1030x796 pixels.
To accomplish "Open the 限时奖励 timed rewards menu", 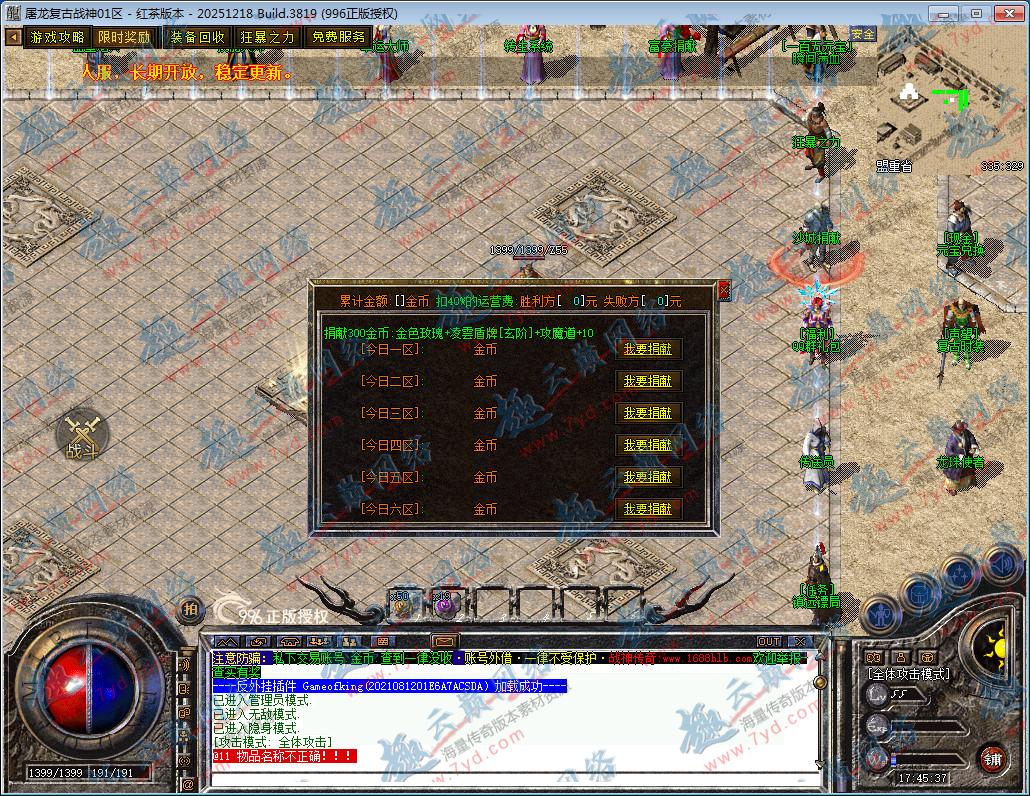I will pyautogui.click(x=124, y=37).
